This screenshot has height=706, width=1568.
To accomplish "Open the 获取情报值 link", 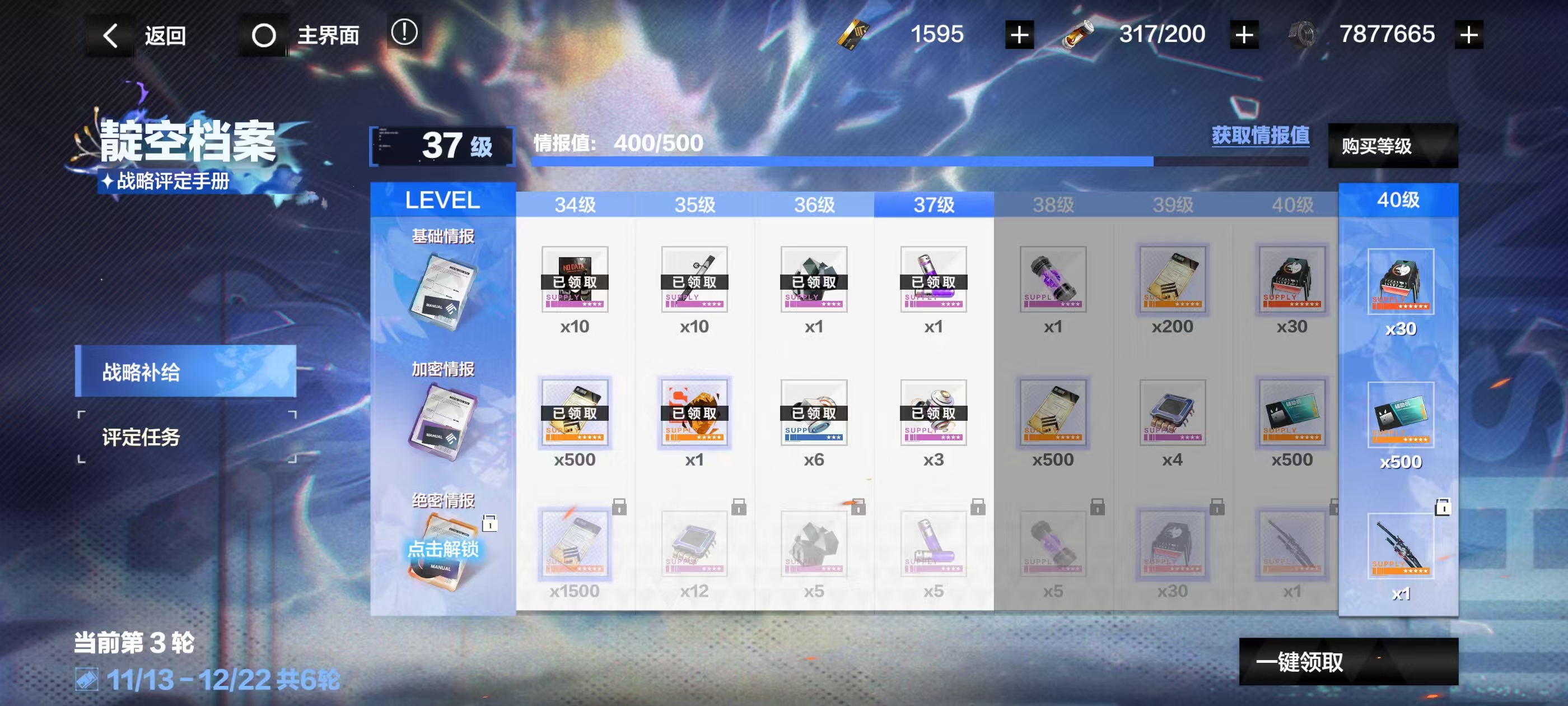I will coord(1260,135).
